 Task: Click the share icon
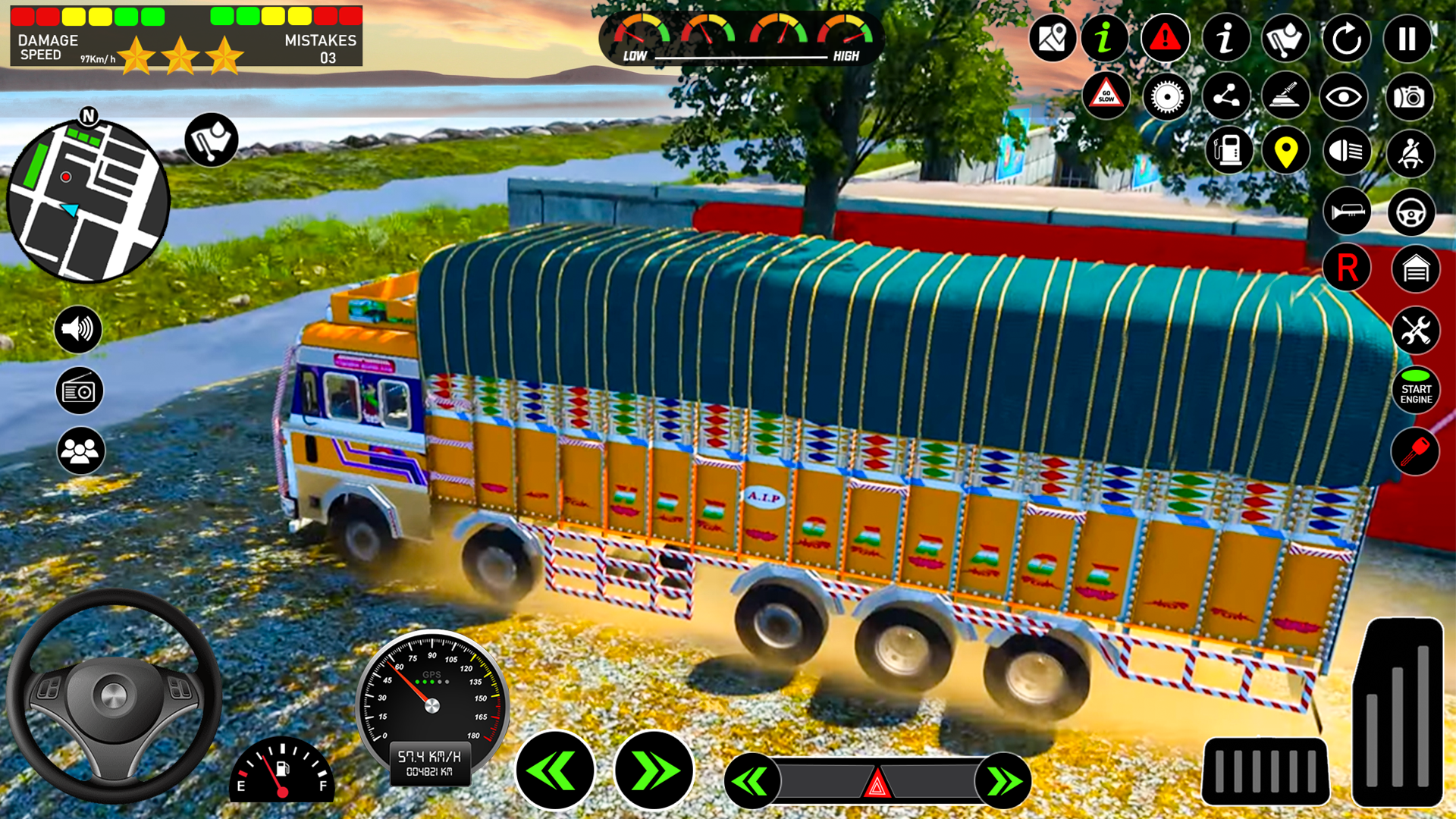1226,97
